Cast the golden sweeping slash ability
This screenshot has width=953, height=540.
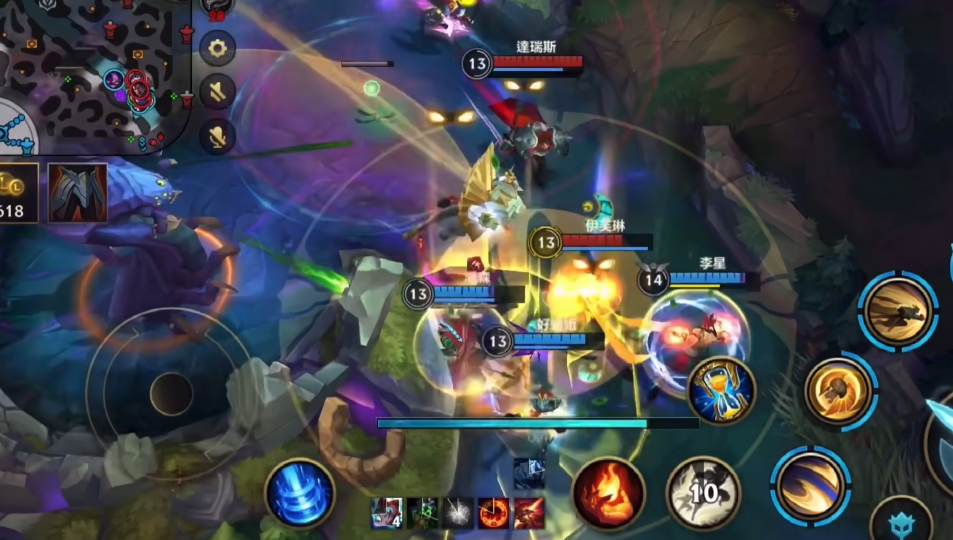pos(809,485)
